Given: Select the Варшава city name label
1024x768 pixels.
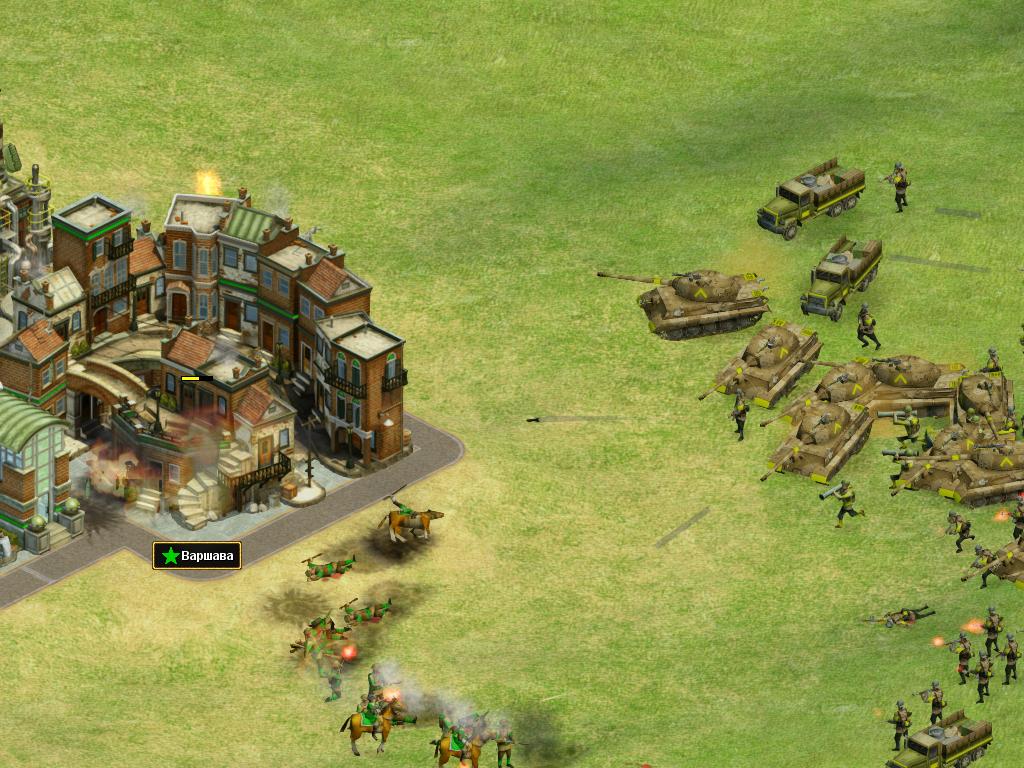Looking at the screenshot, I should click(197, 555).
